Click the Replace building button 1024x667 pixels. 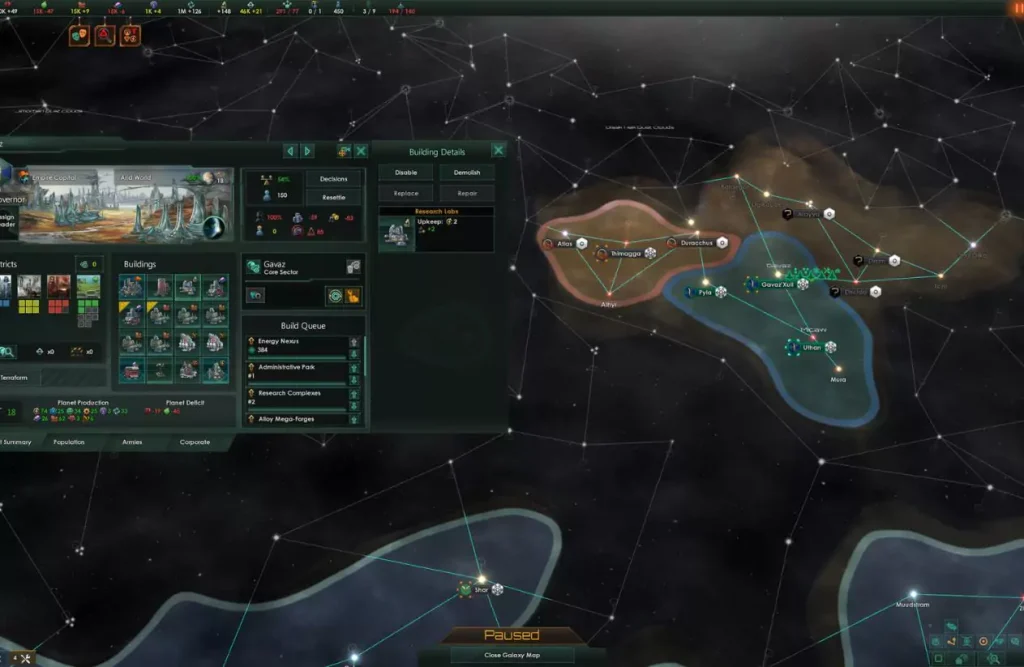405,192
